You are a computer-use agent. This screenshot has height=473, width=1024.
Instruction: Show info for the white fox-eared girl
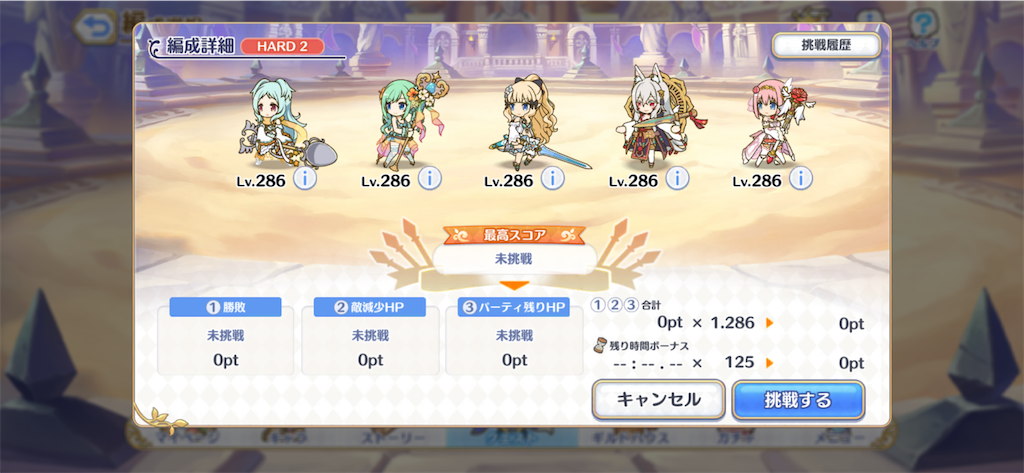(677, 179)
